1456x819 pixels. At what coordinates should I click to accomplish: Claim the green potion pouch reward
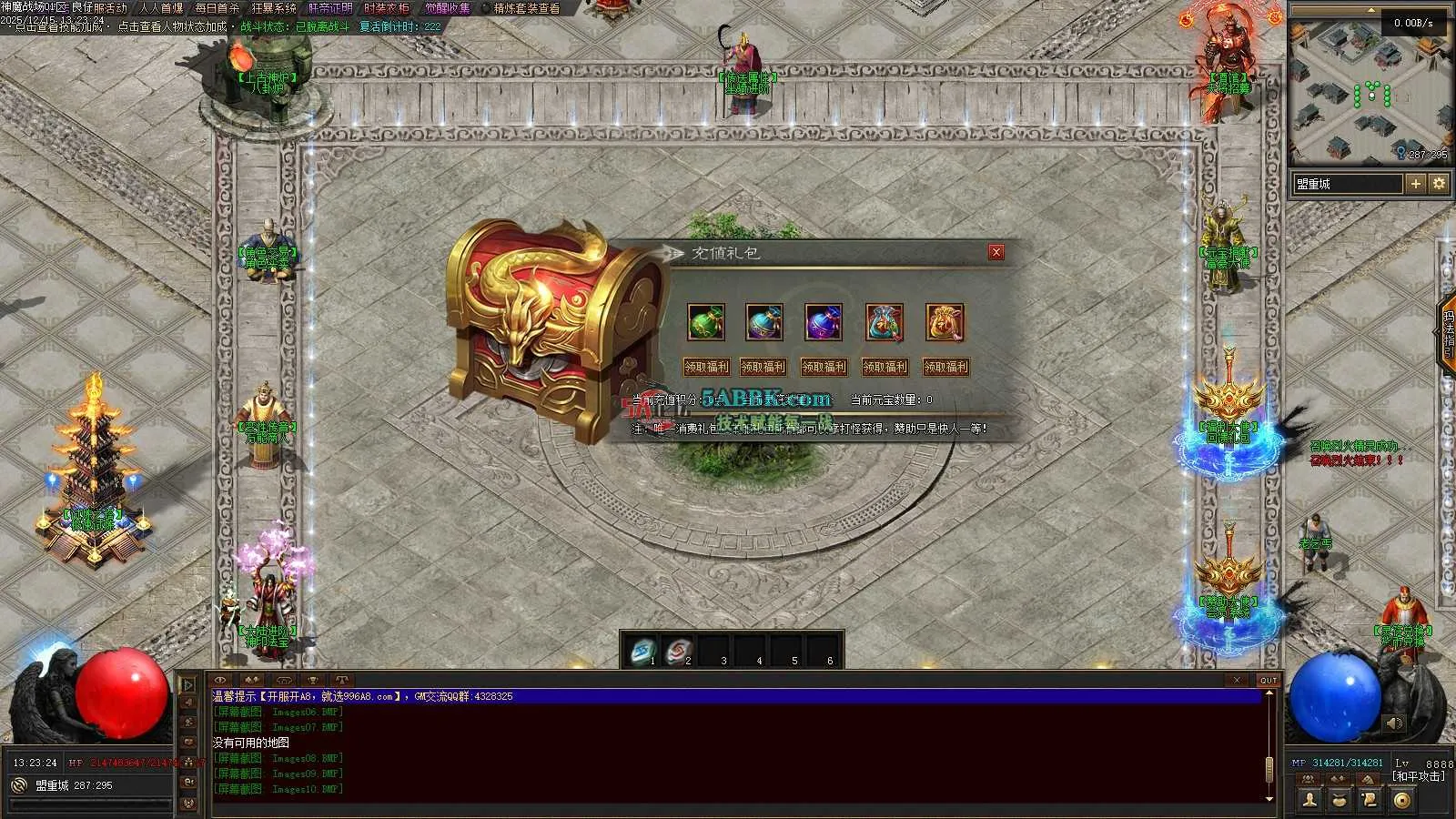click(x=706, y=367)
